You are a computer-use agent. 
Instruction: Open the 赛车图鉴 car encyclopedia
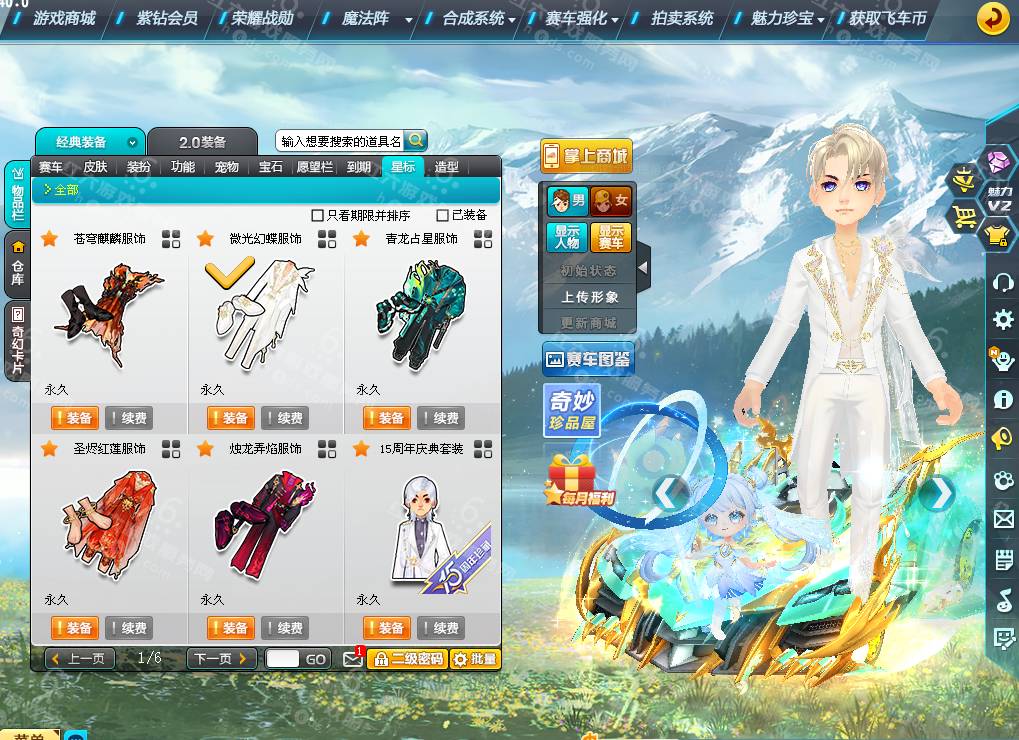(x=589, y=359)
